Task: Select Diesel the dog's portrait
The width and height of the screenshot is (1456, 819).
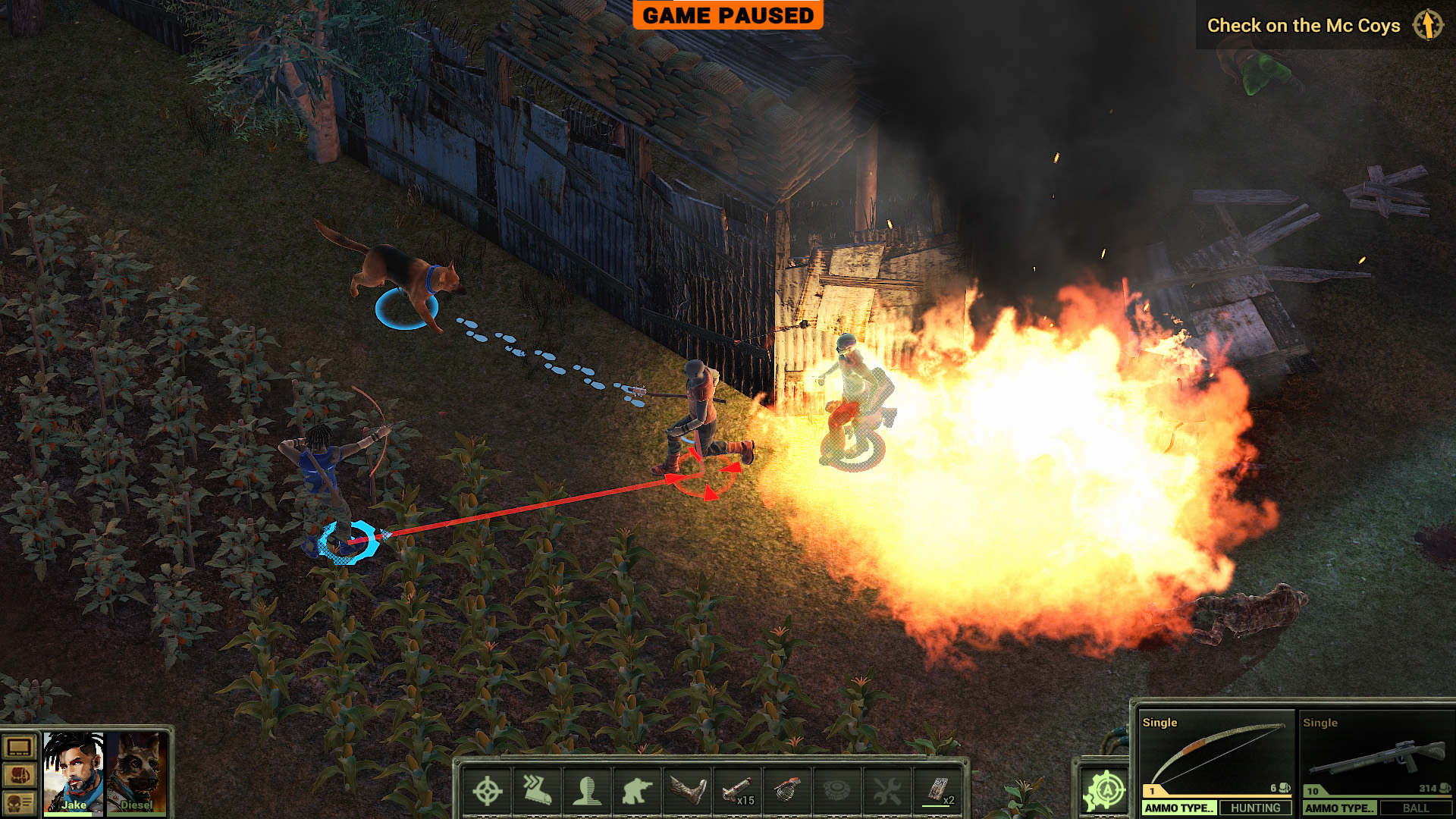Action: coord(137,772)
